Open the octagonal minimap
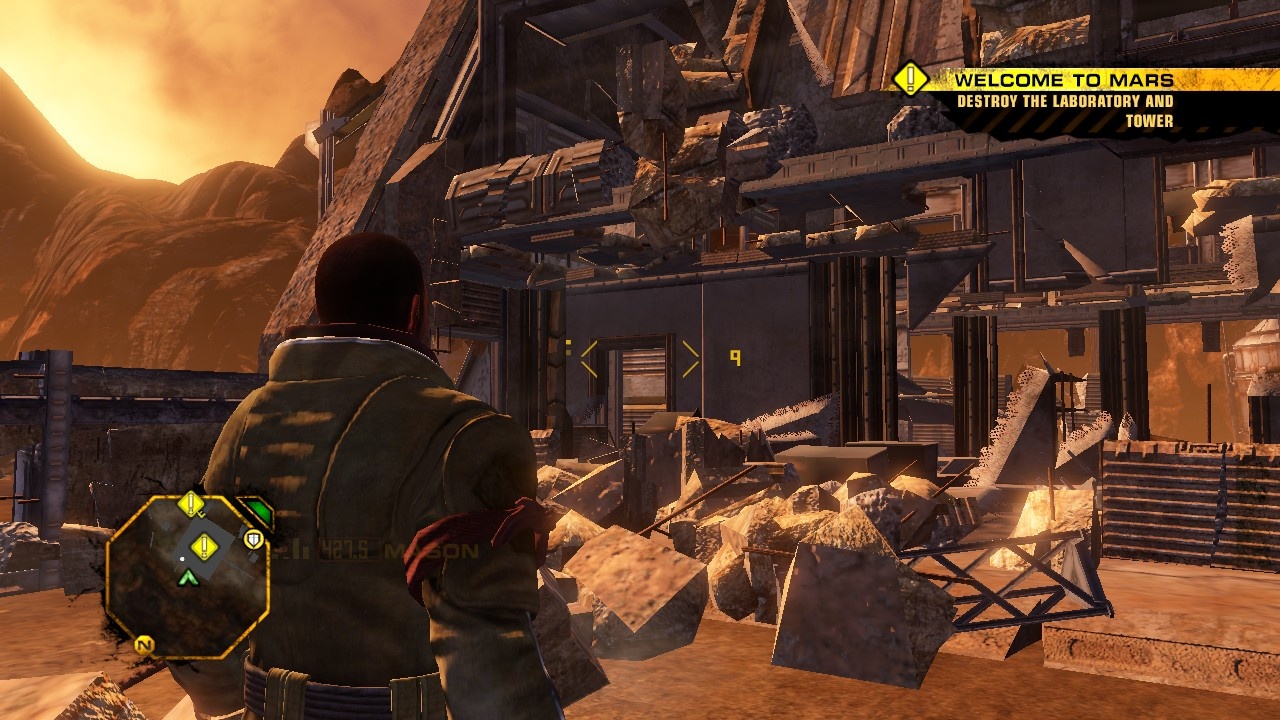The height and width of the screenshot is (720, 1280). coord(186,577)
